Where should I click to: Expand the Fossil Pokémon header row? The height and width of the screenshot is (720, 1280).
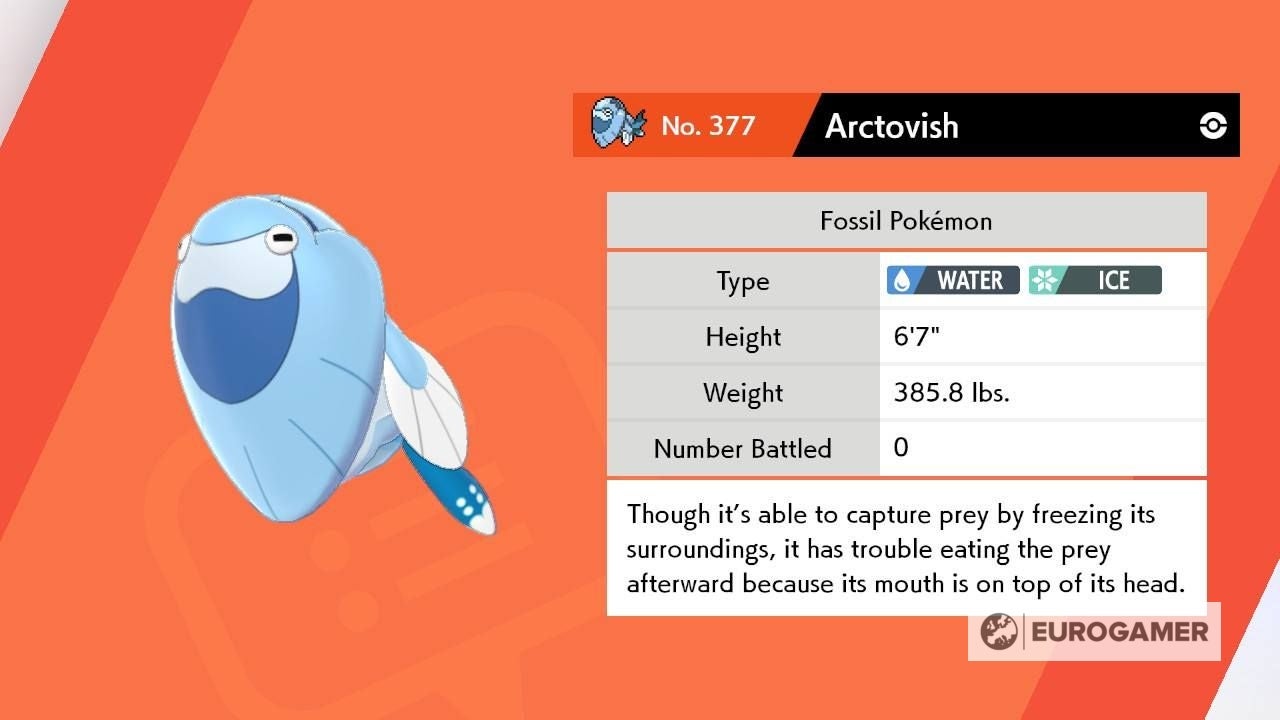(905, 220)
